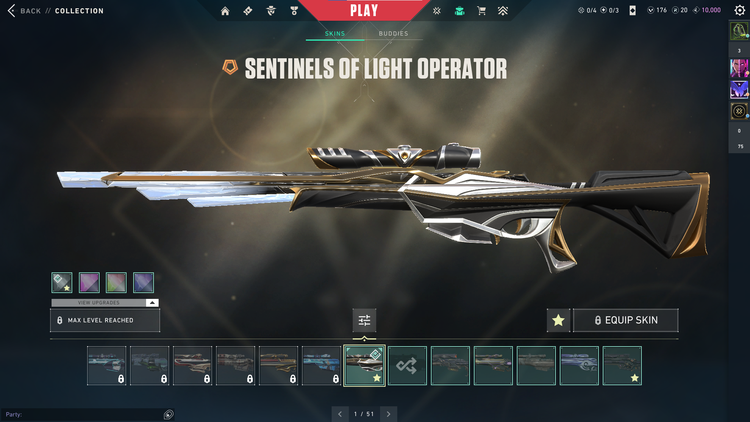Screen dimensions: 750x422
Task: Go to the previous skin page
Action: point(339,413)
